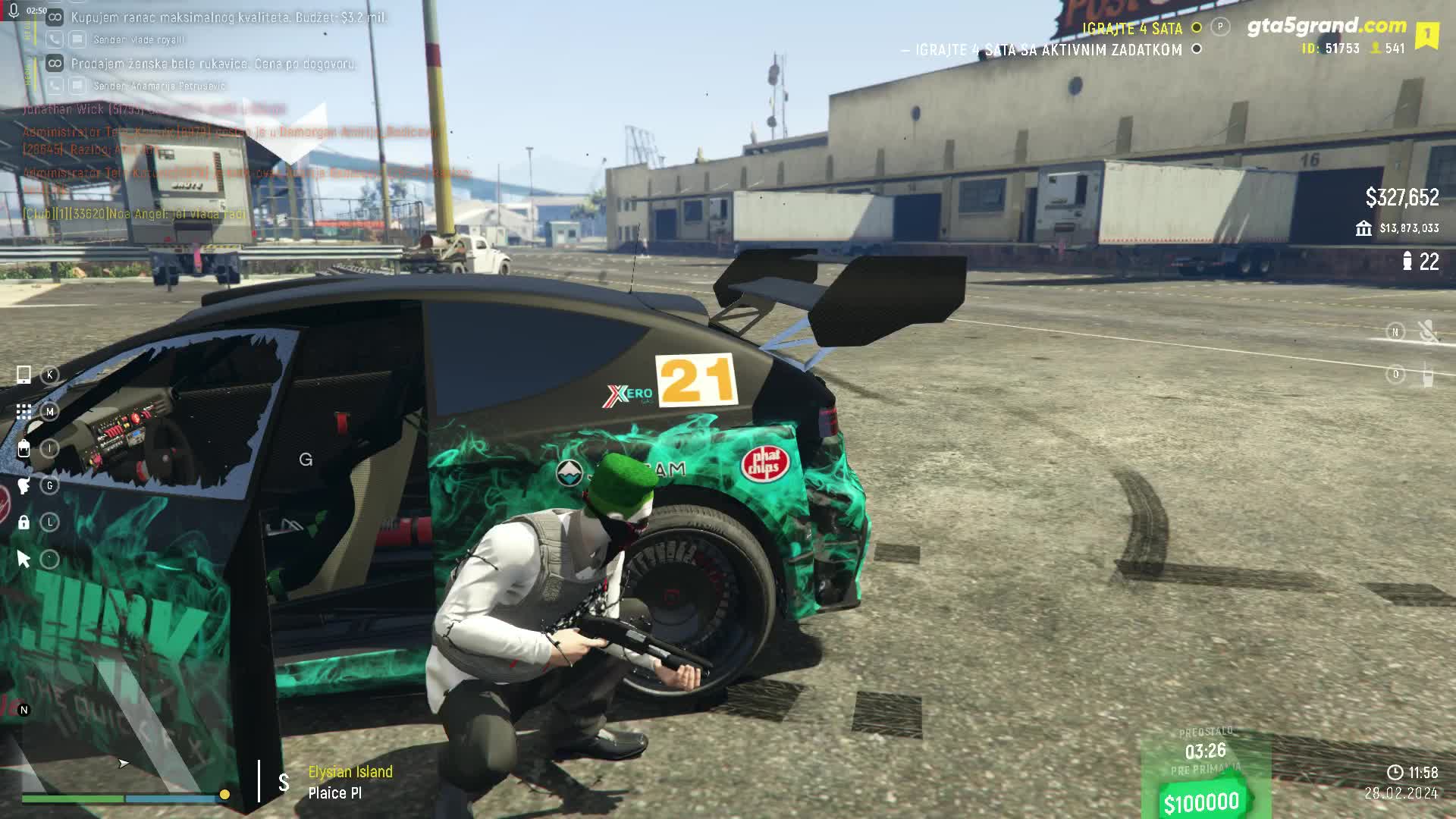Activate the mouse cursor icon
This screenshot has height=819, width=1456.
pos(24,560)
